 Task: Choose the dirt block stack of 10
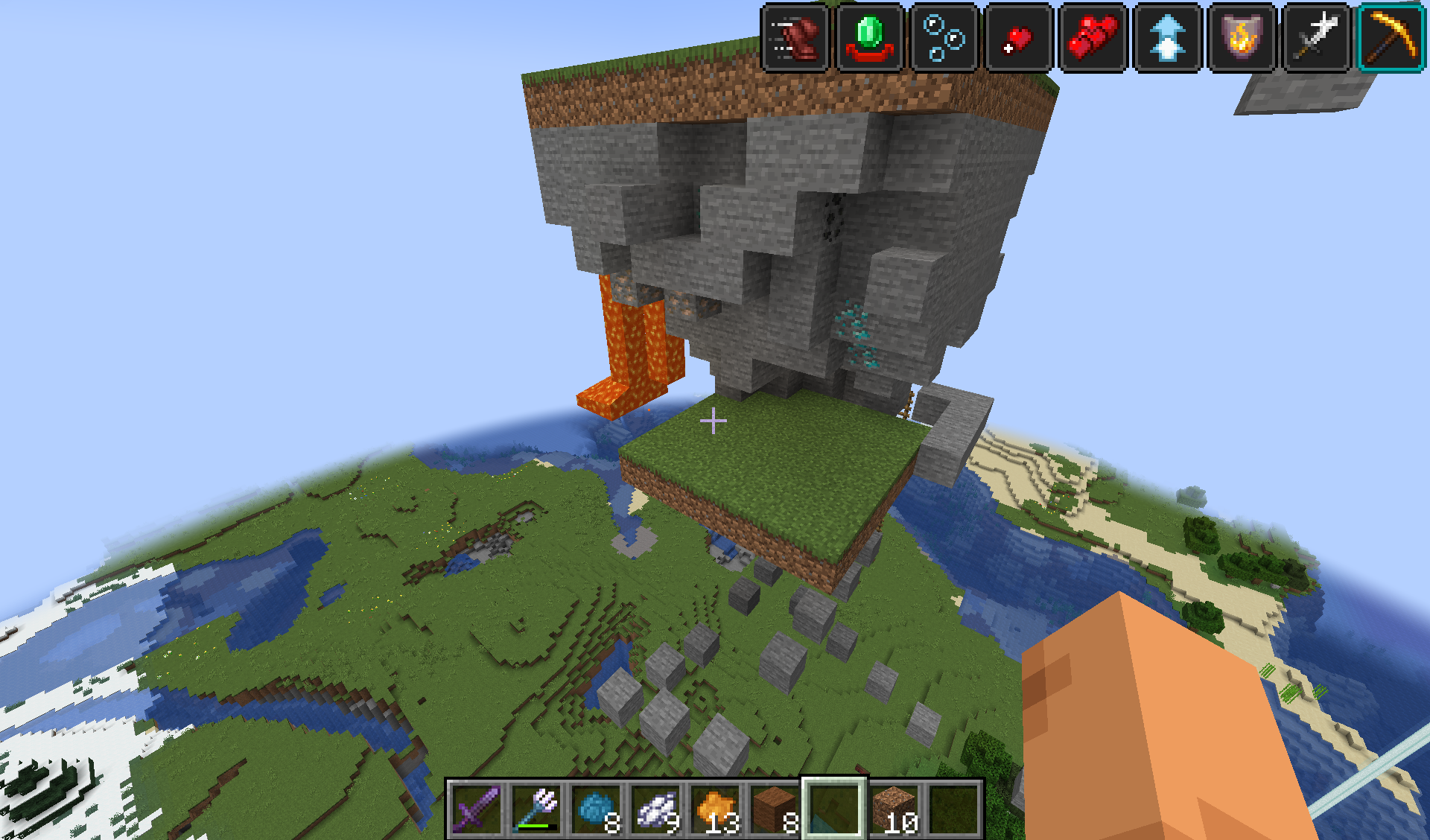pos(894,809)
